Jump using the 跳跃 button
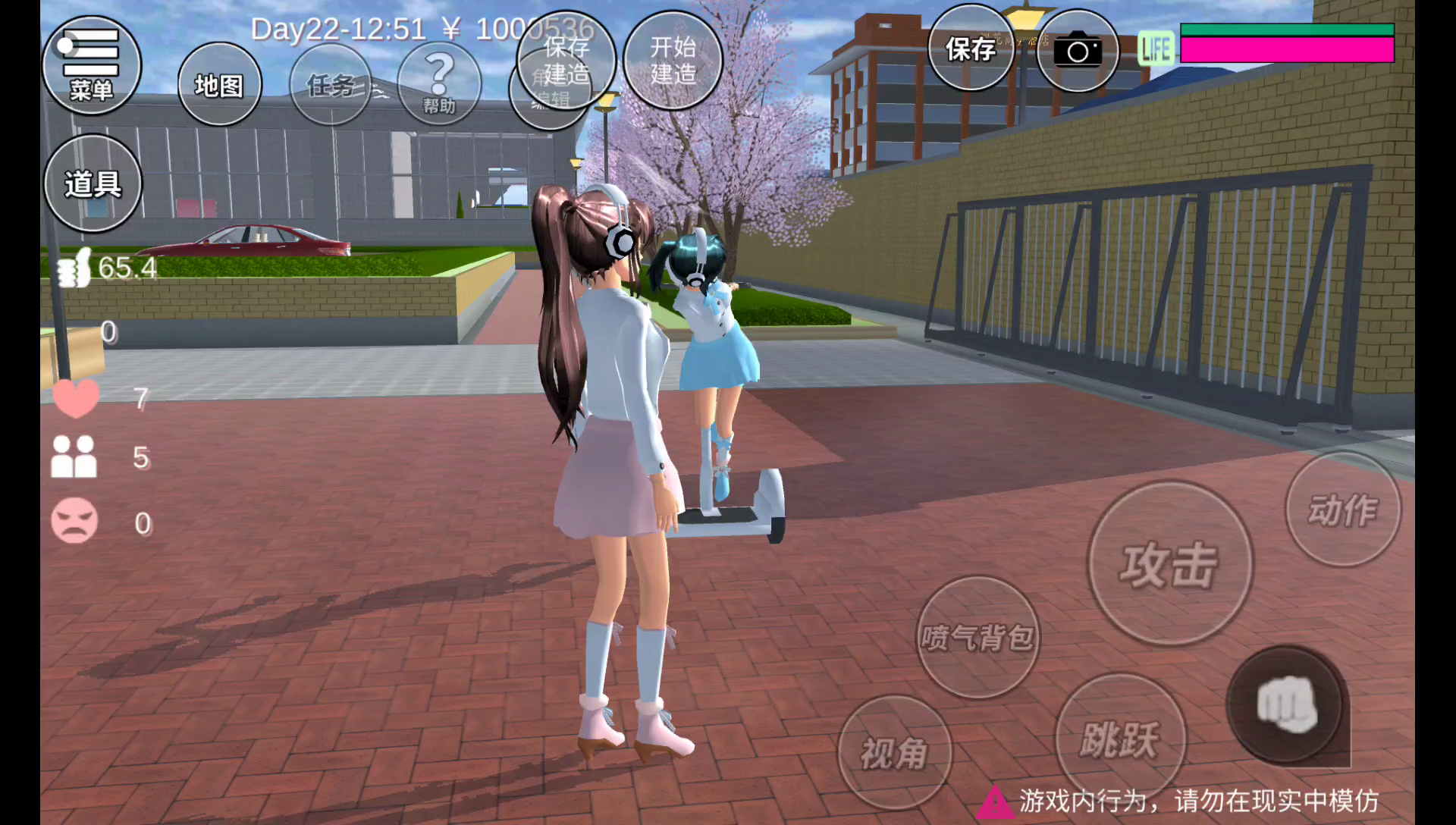 [x=1120, y=737]
